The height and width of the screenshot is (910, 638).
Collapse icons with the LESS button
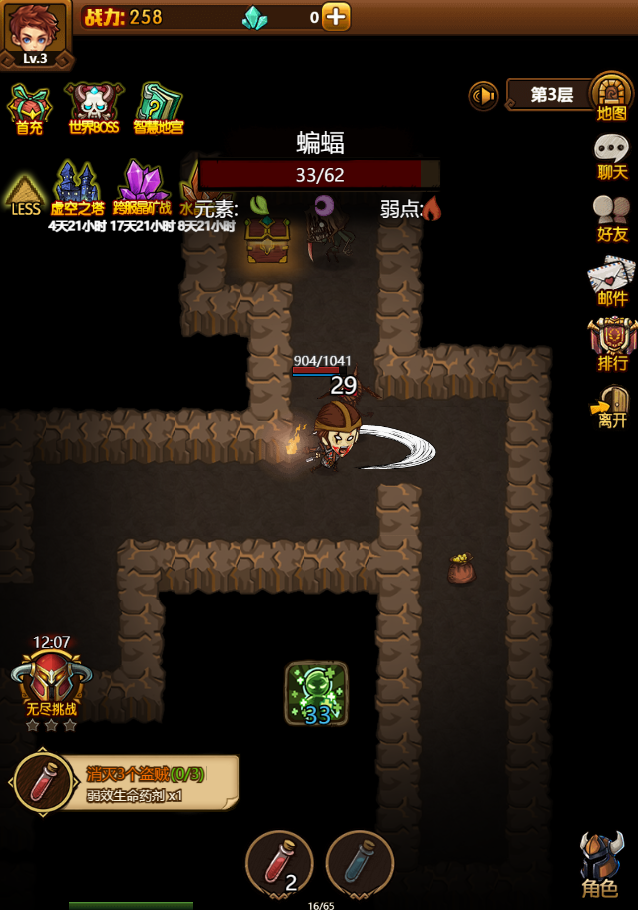tap(25, 193)
